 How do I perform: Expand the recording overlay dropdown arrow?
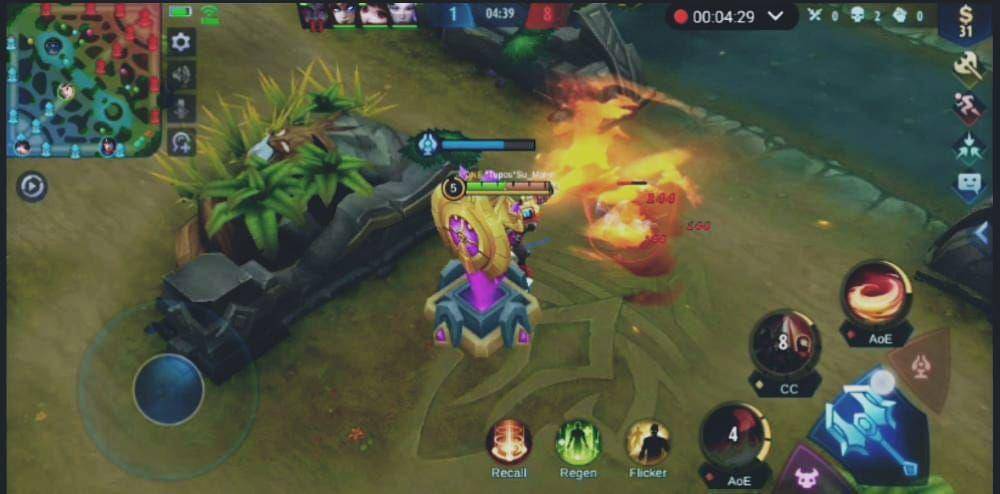(x=776, y=16)
